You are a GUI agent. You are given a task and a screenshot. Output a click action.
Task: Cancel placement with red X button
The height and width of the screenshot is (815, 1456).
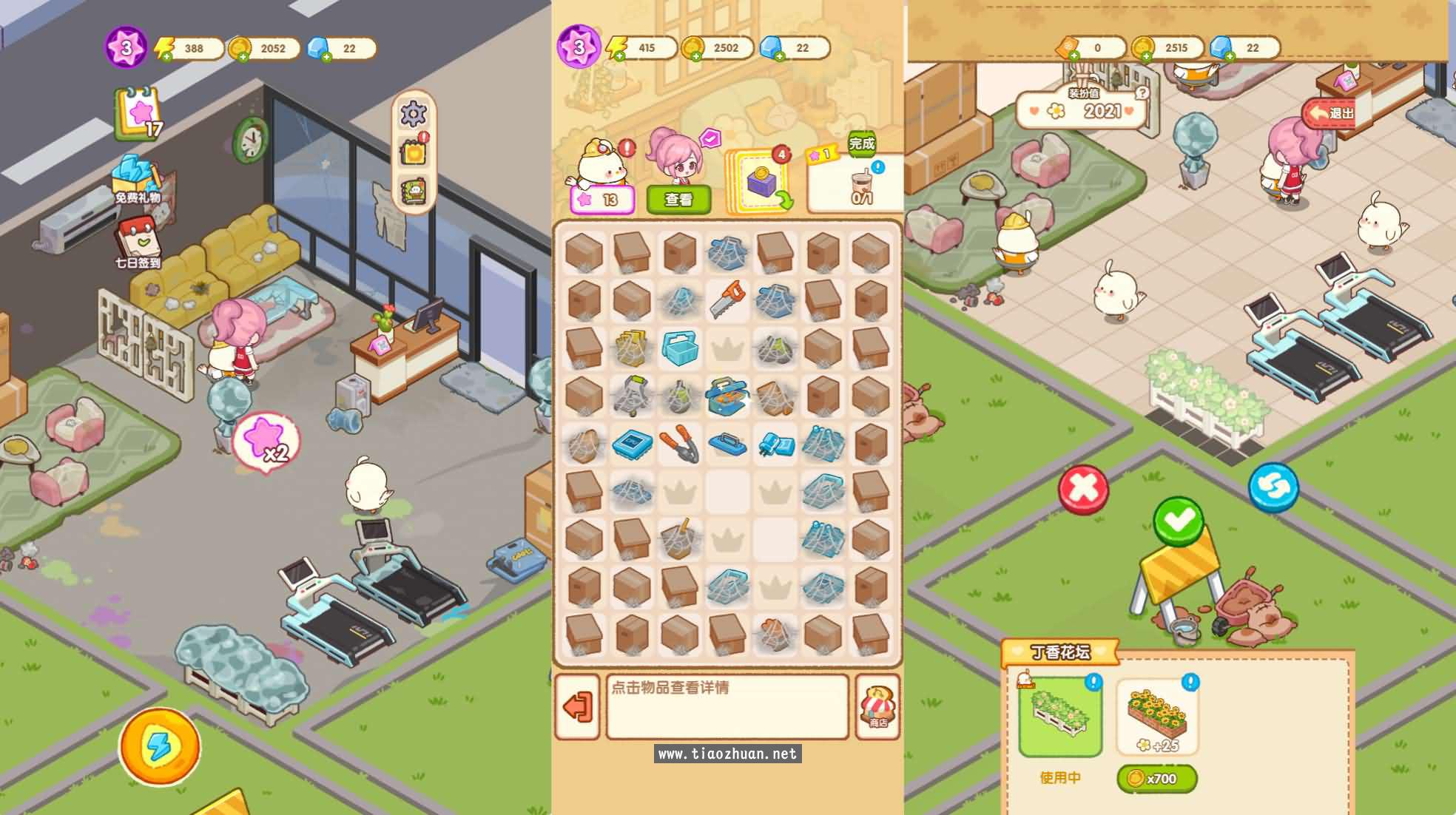pyautogui.click(x=1083, y=489)
